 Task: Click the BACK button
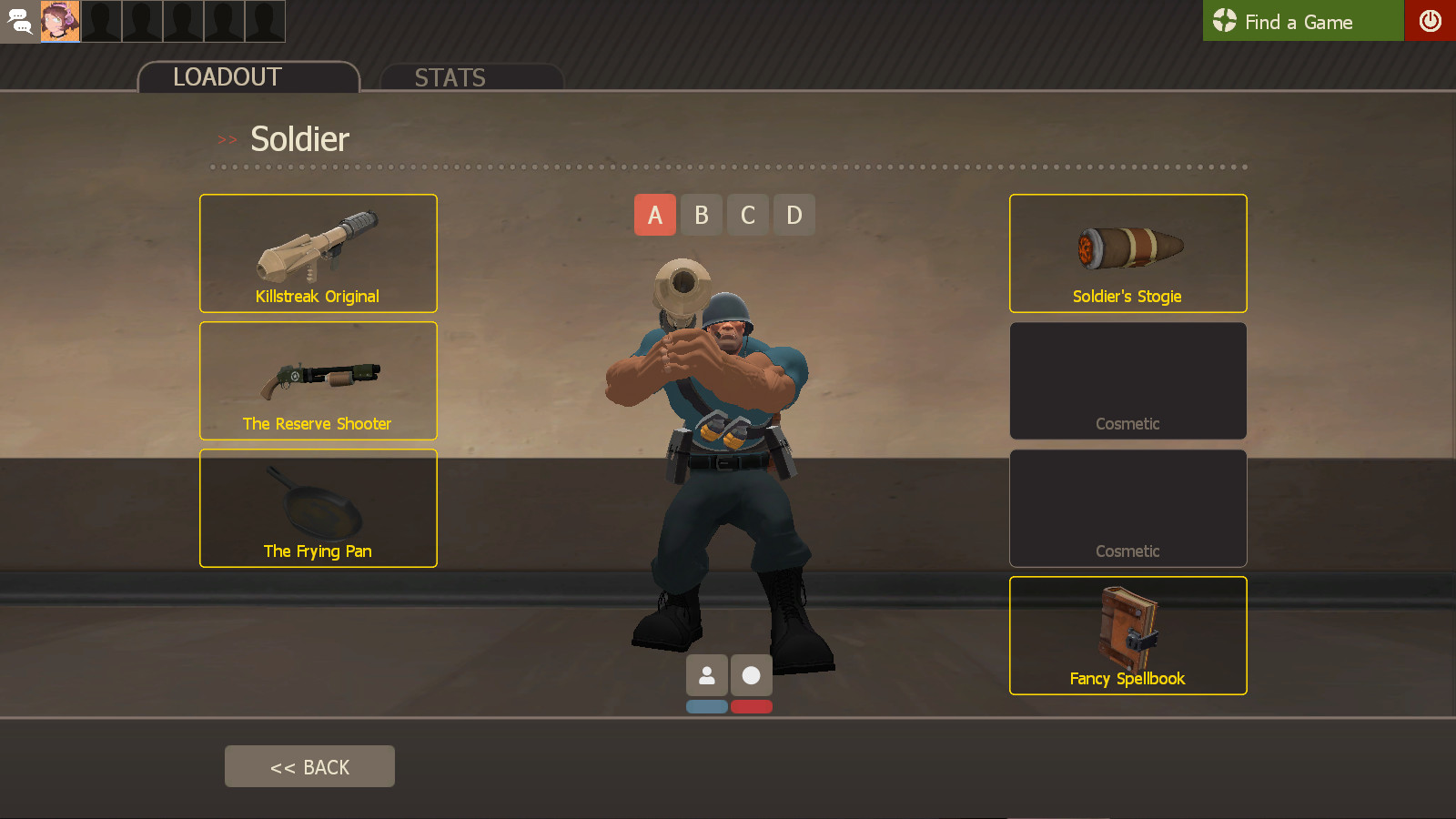point(309,765)
